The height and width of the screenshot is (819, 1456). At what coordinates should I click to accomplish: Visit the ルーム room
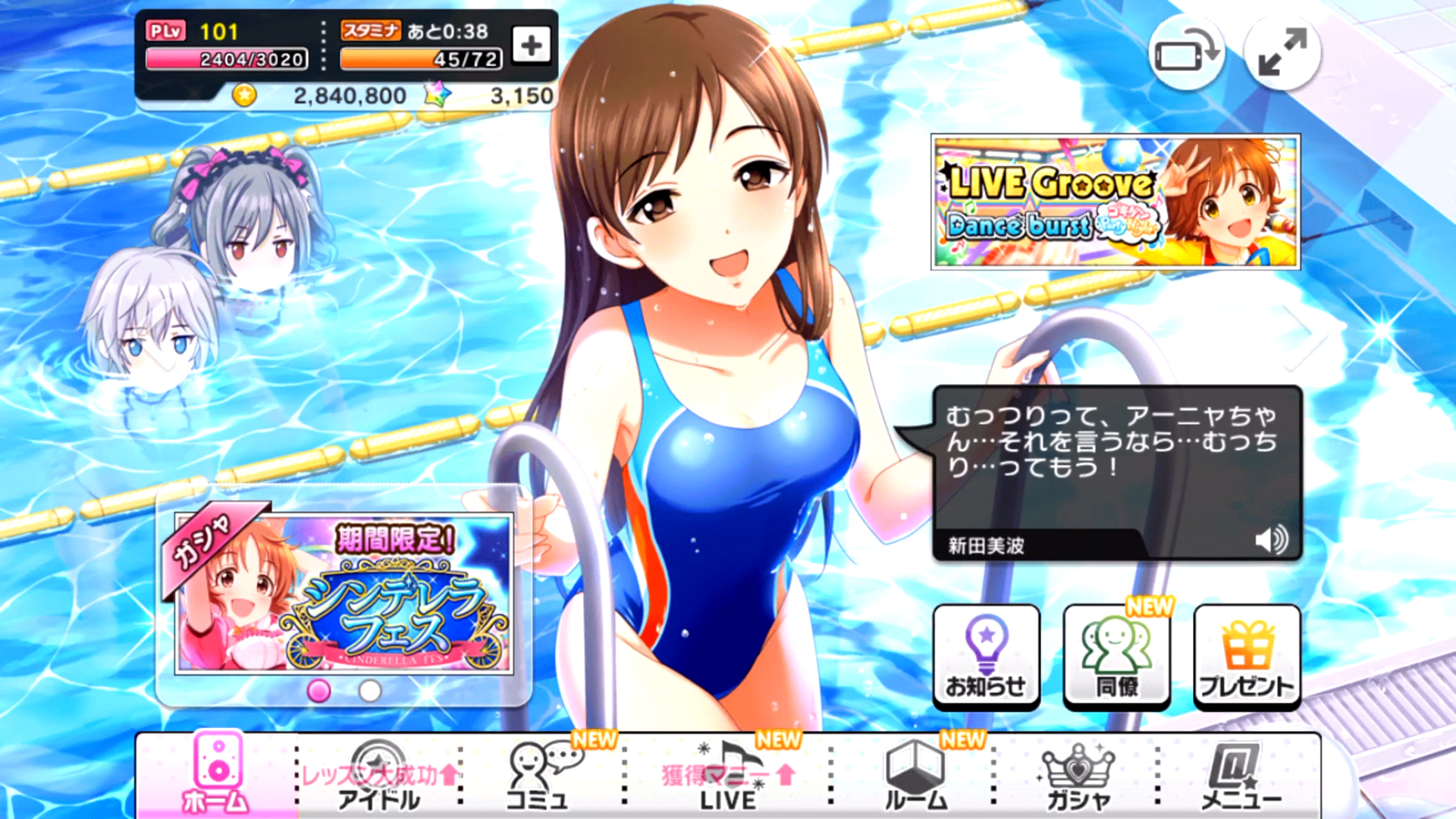pyautogui.click(x=916, y=775)
